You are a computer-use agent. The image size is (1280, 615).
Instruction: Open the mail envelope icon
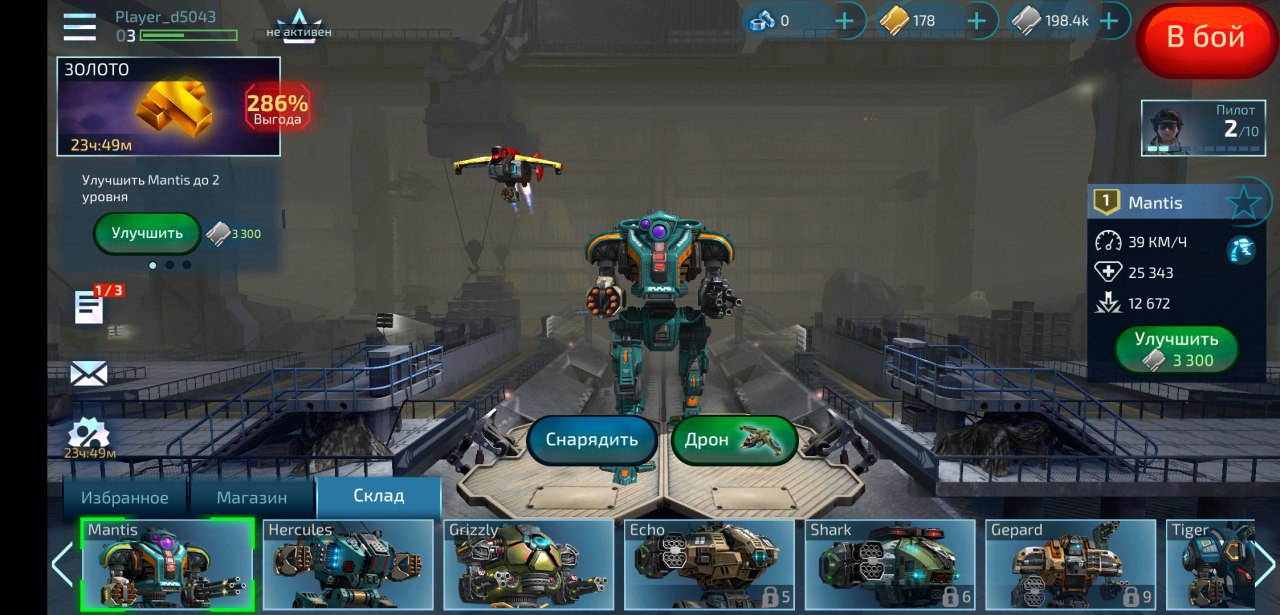tap(88, 374)
